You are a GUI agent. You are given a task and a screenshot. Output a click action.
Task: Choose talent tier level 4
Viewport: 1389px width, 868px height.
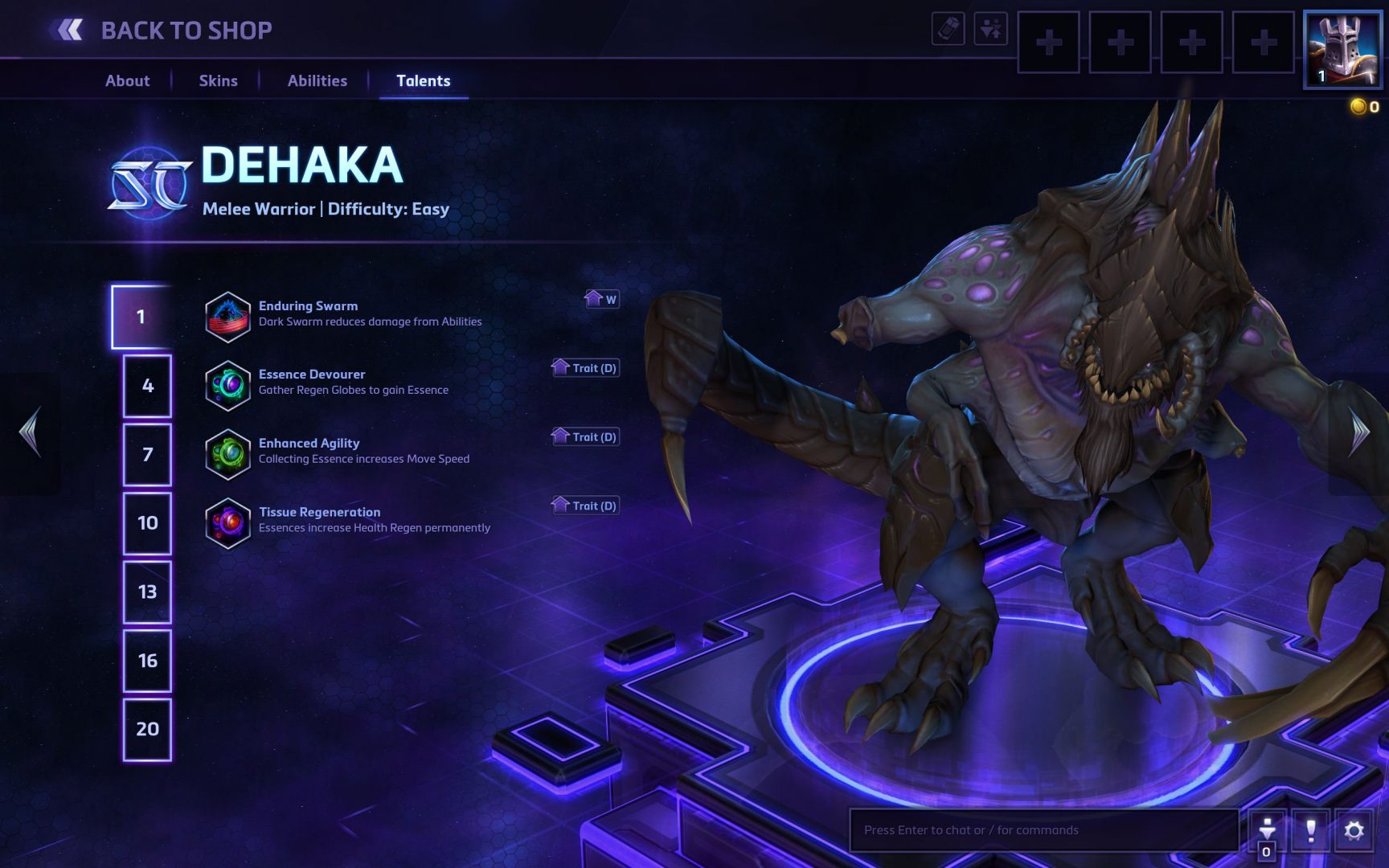click(147, 386)
